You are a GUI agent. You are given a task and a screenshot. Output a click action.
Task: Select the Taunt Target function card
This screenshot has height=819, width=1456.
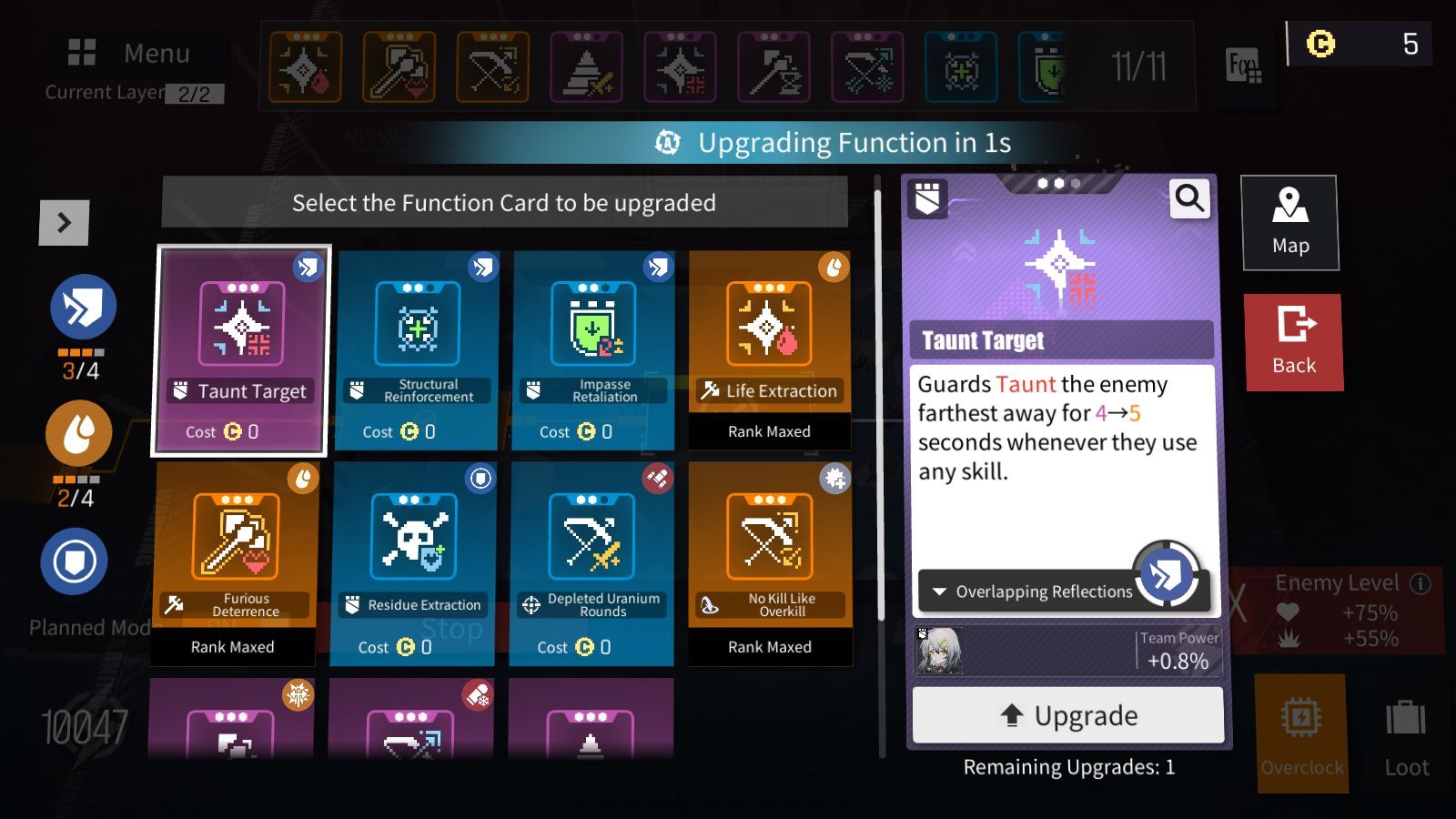240,350
